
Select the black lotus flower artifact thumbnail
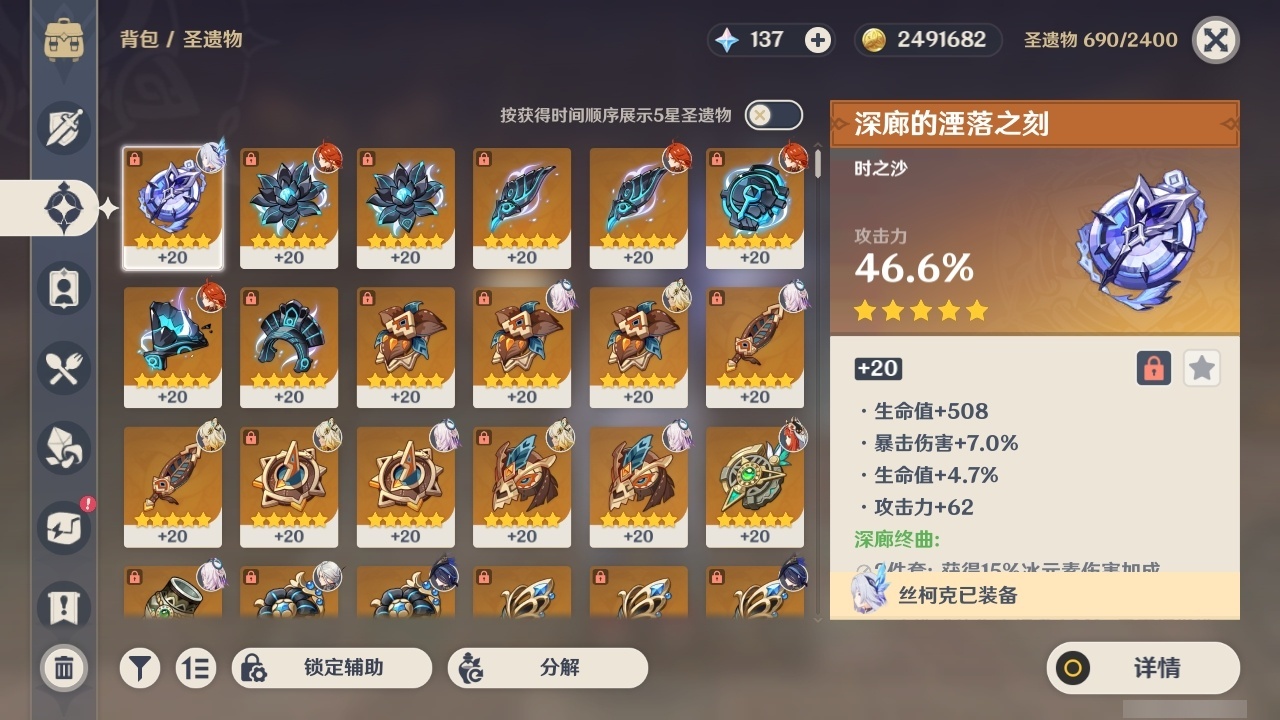point(289,207)
